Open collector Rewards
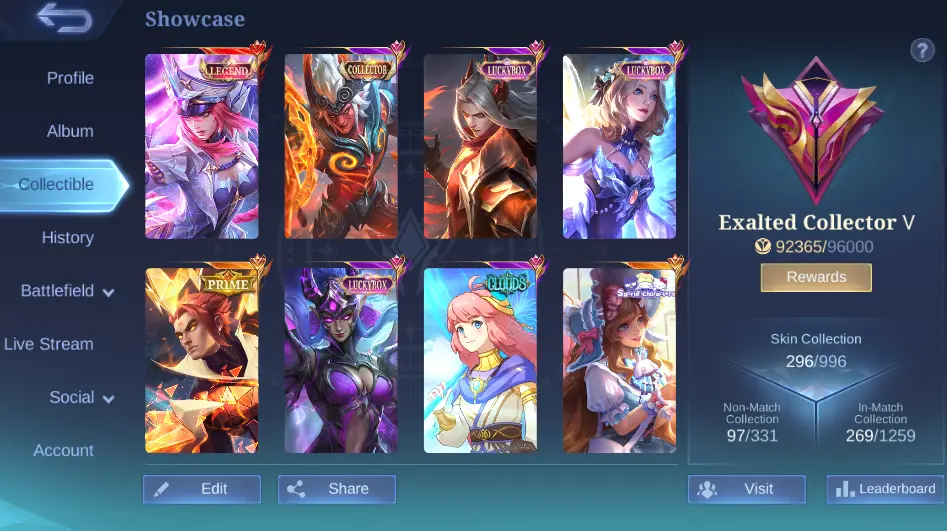Image resolution: width=947 pixels, height=531 pixels. click(816, 277)
